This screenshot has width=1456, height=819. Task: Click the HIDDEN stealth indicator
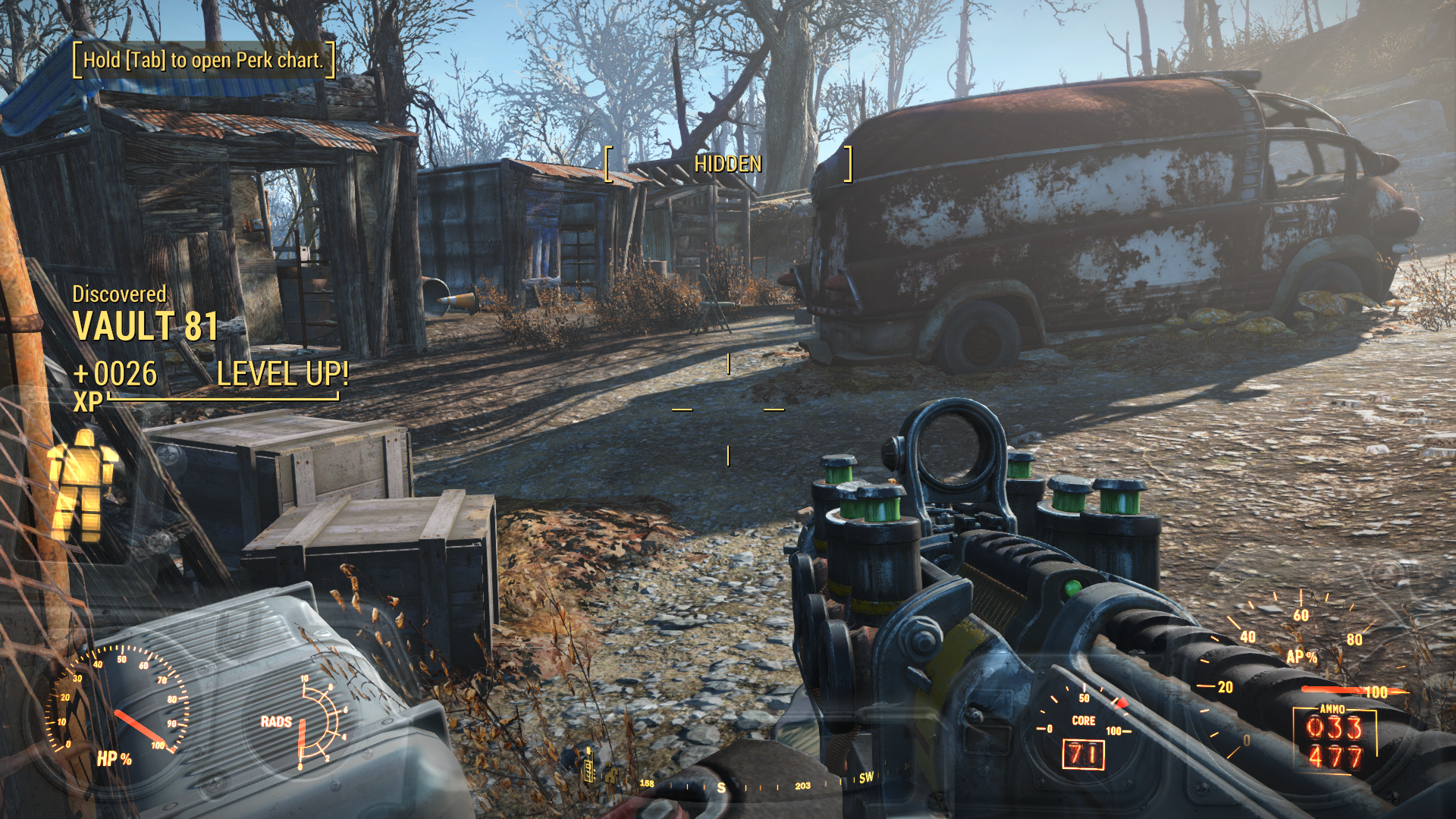728,164
